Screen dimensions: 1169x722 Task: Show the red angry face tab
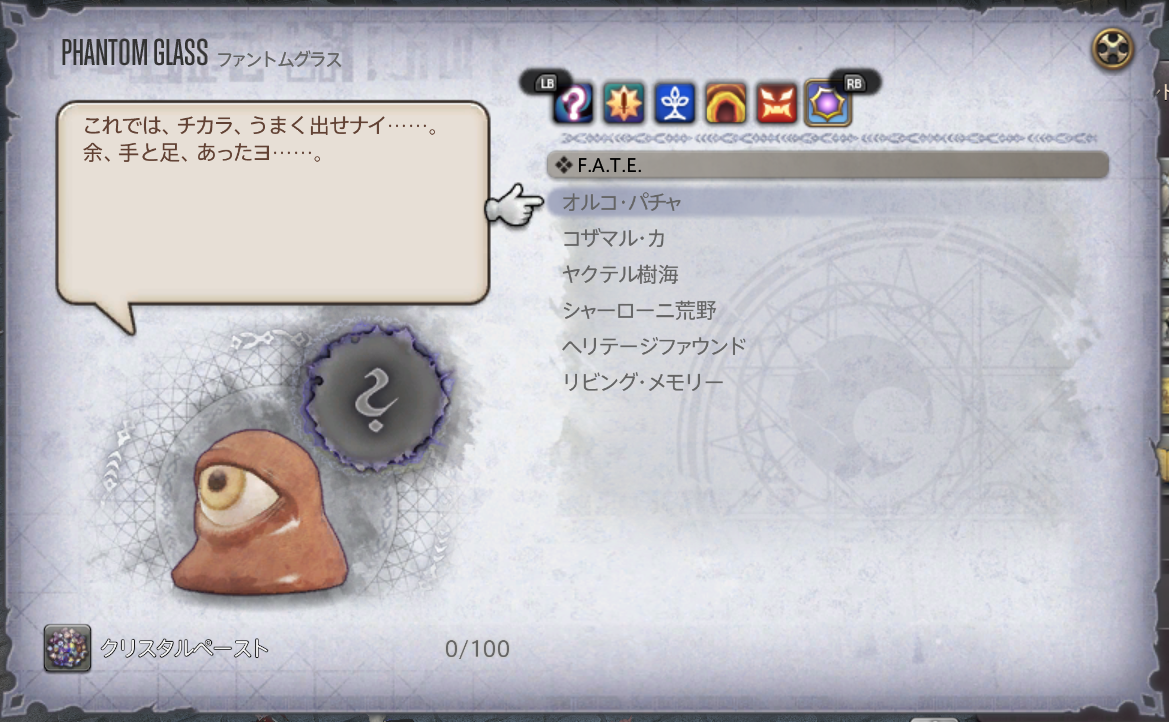777,103
